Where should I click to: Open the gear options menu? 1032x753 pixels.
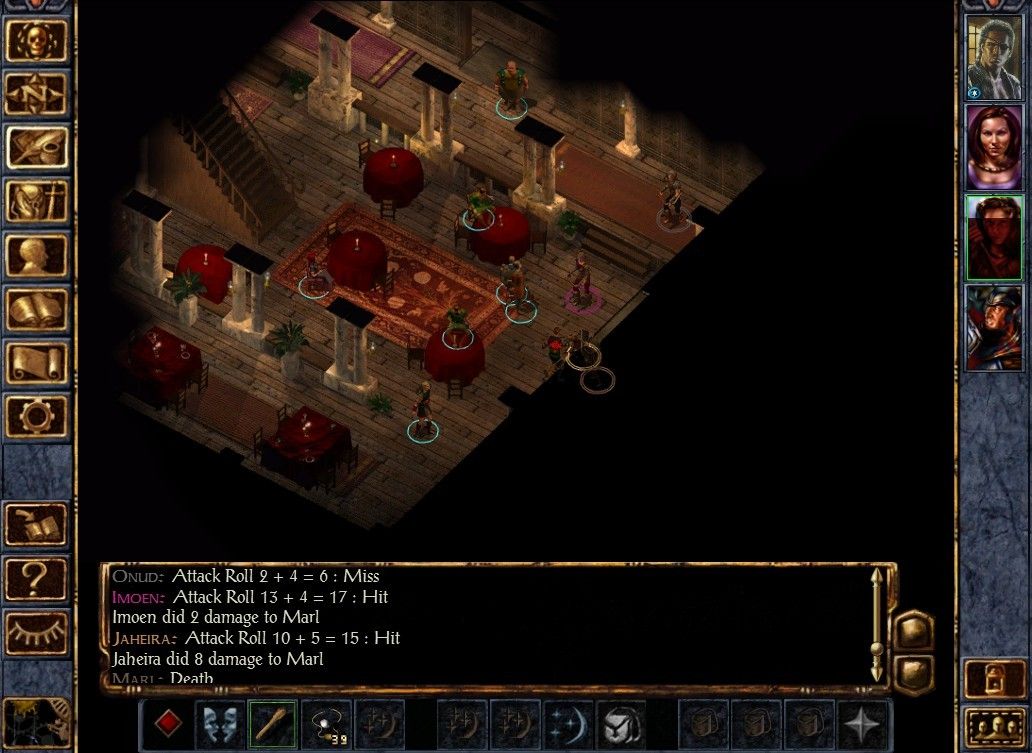(38, 415)
